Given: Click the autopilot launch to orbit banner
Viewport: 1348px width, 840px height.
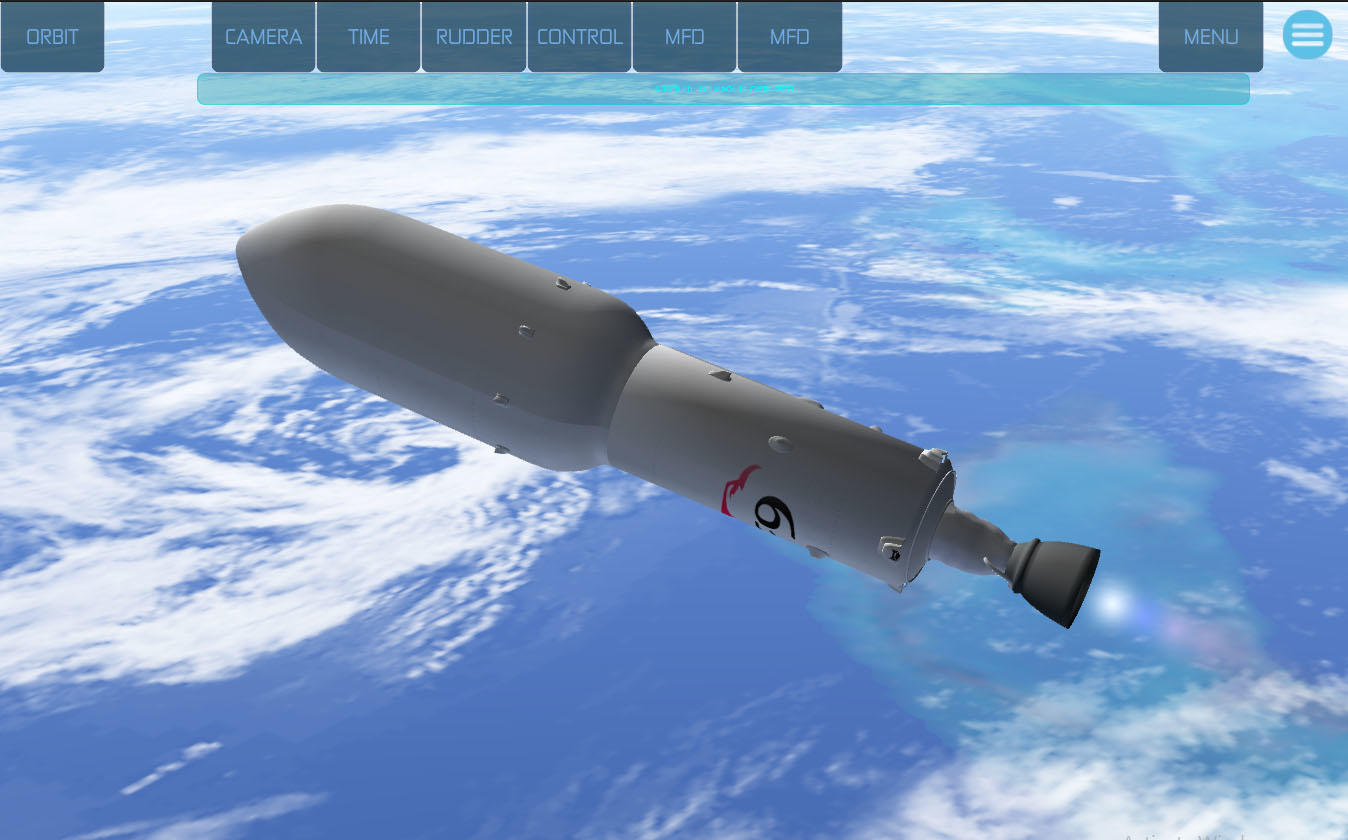Looking at the screenshot, I should pos(723,89).
